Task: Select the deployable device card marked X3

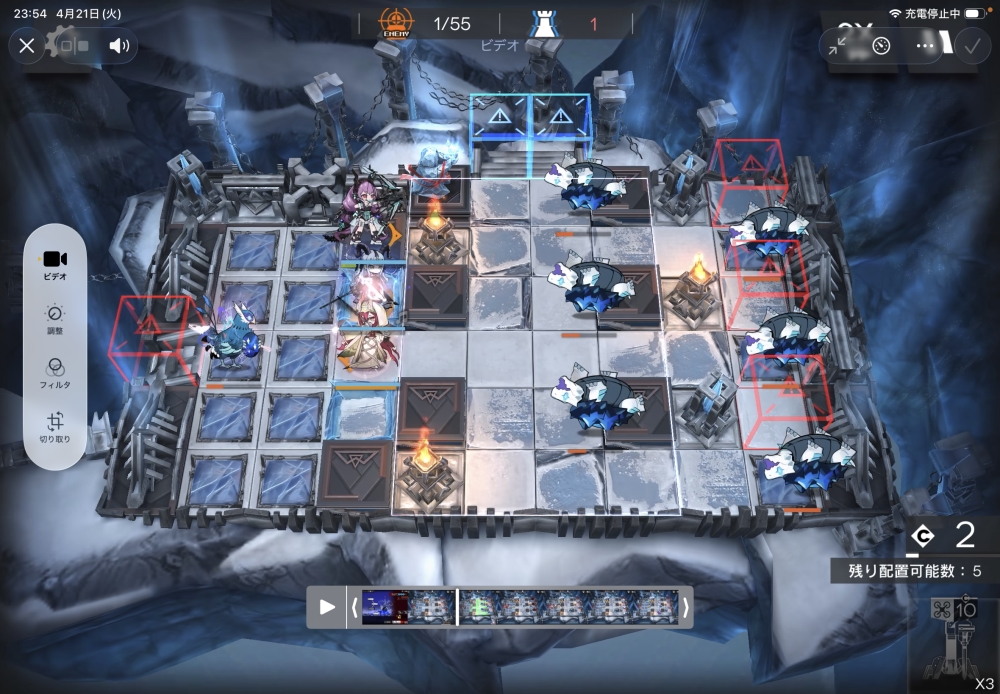Action: coord(953,642)
